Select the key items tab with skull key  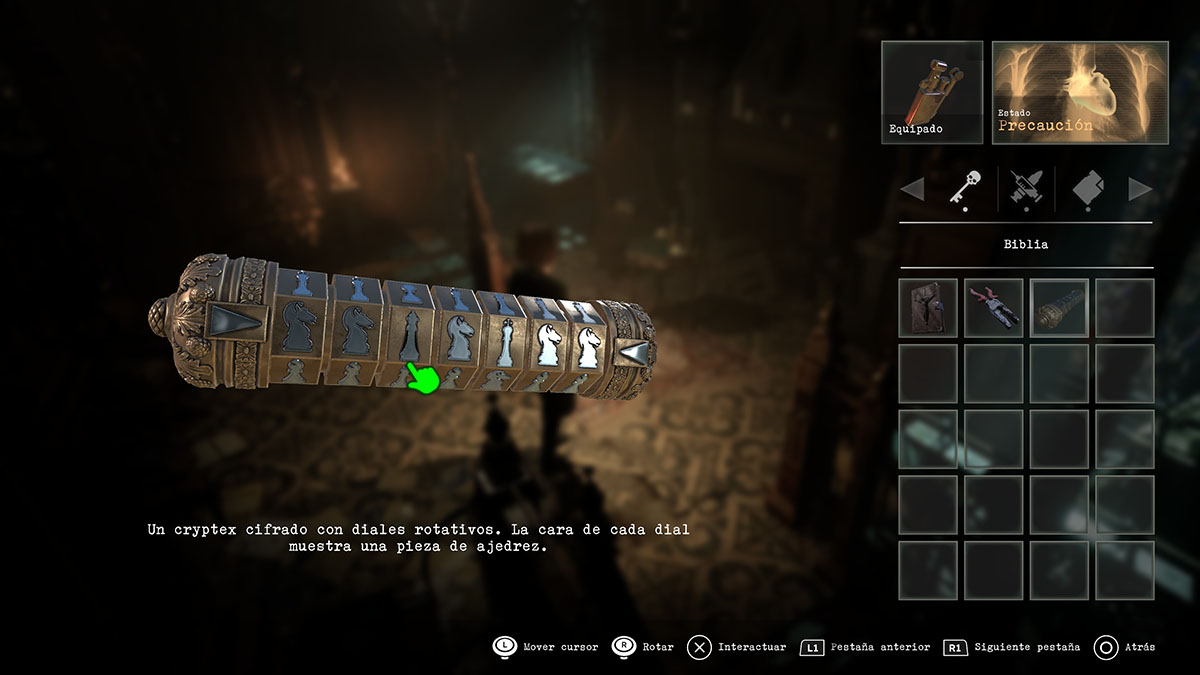tap(966, 188)
